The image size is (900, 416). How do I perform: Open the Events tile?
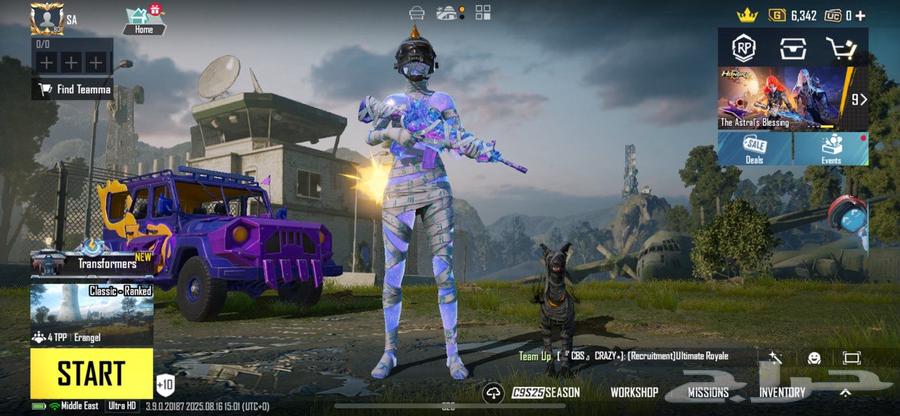tap(831, 149)
